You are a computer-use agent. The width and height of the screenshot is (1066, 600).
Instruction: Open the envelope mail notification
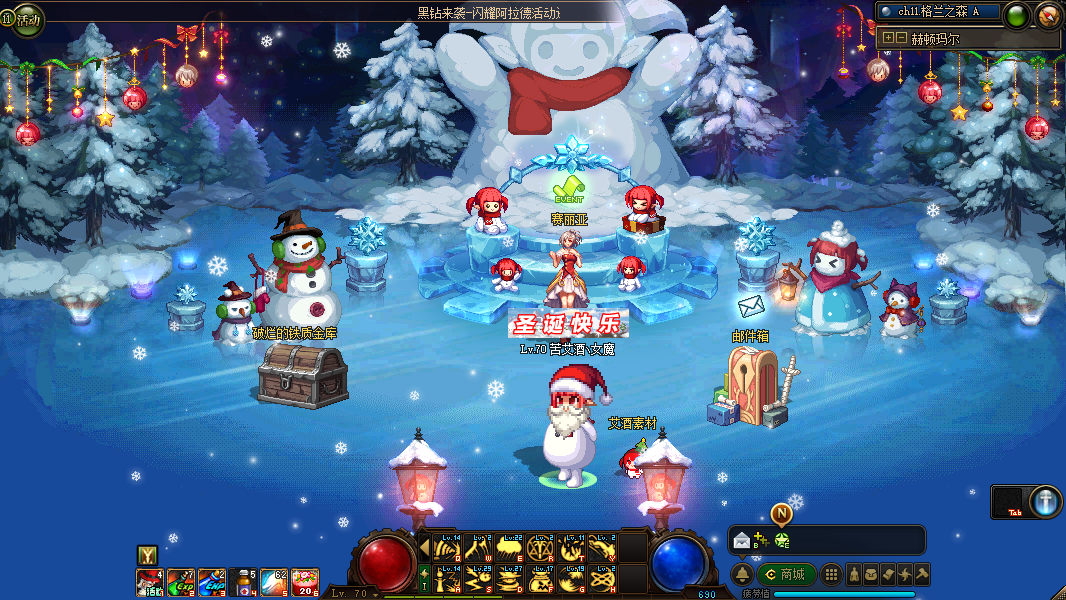coord(742,541)
